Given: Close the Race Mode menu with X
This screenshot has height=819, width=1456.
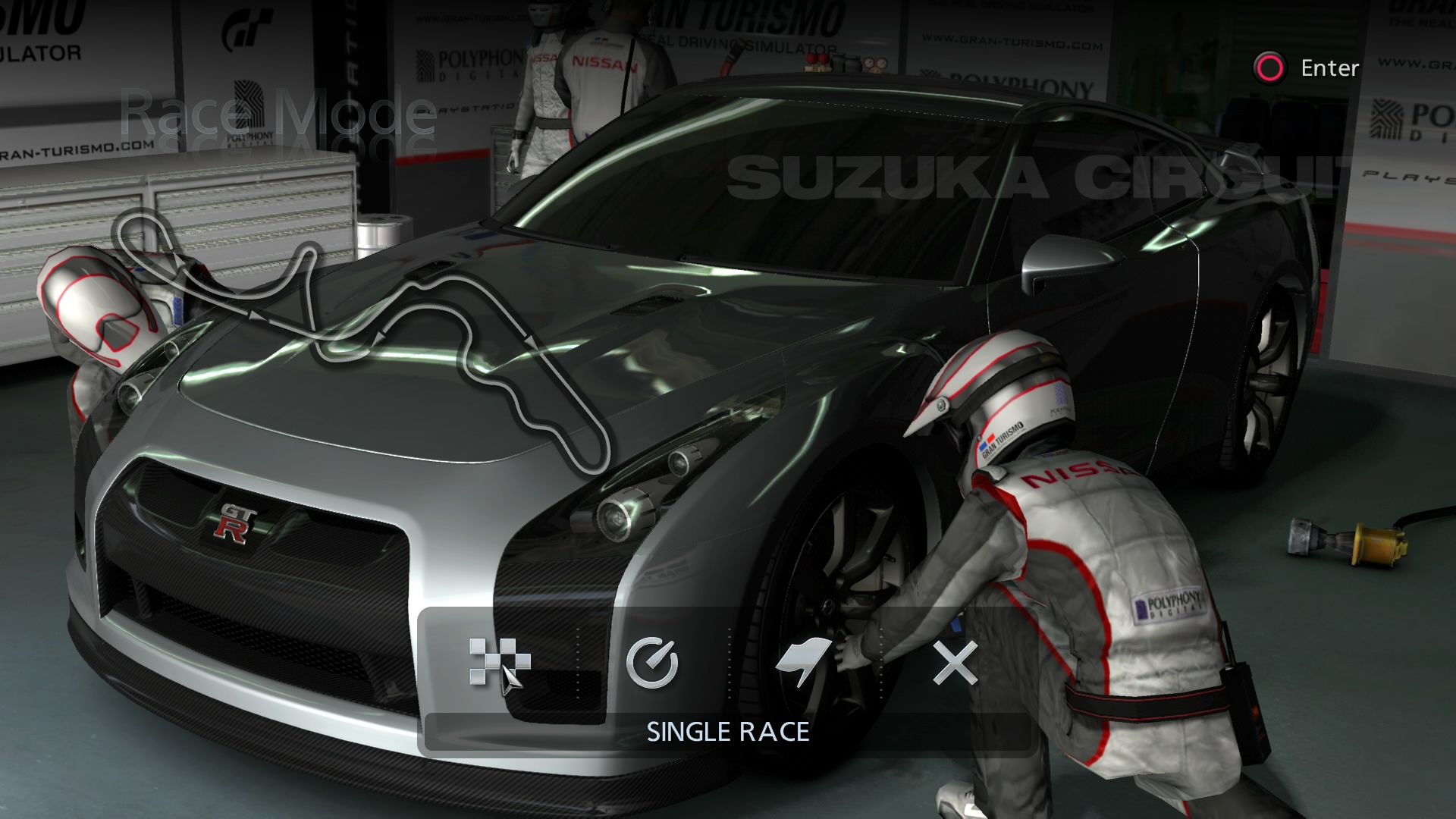Looking at the screenshot, I should (955, 663).
